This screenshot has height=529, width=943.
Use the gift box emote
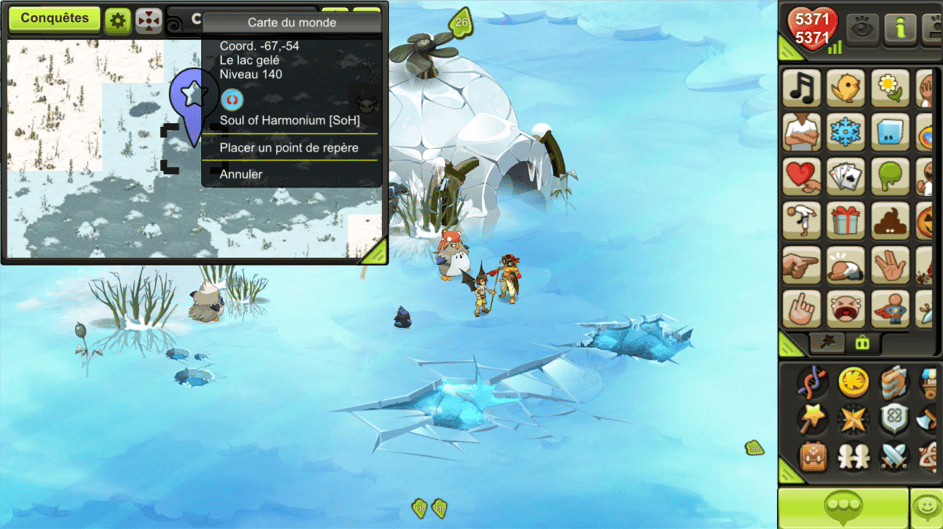845,220
